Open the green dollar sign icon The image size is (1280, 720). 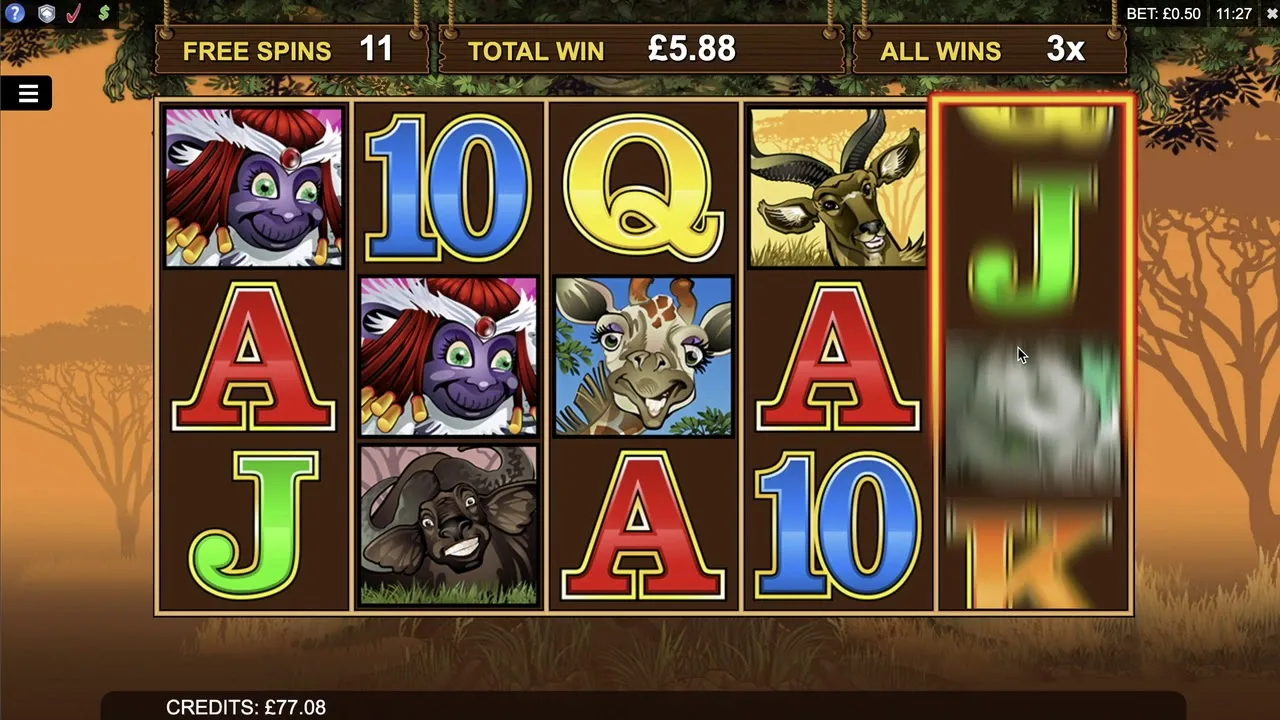coord(103,14)
